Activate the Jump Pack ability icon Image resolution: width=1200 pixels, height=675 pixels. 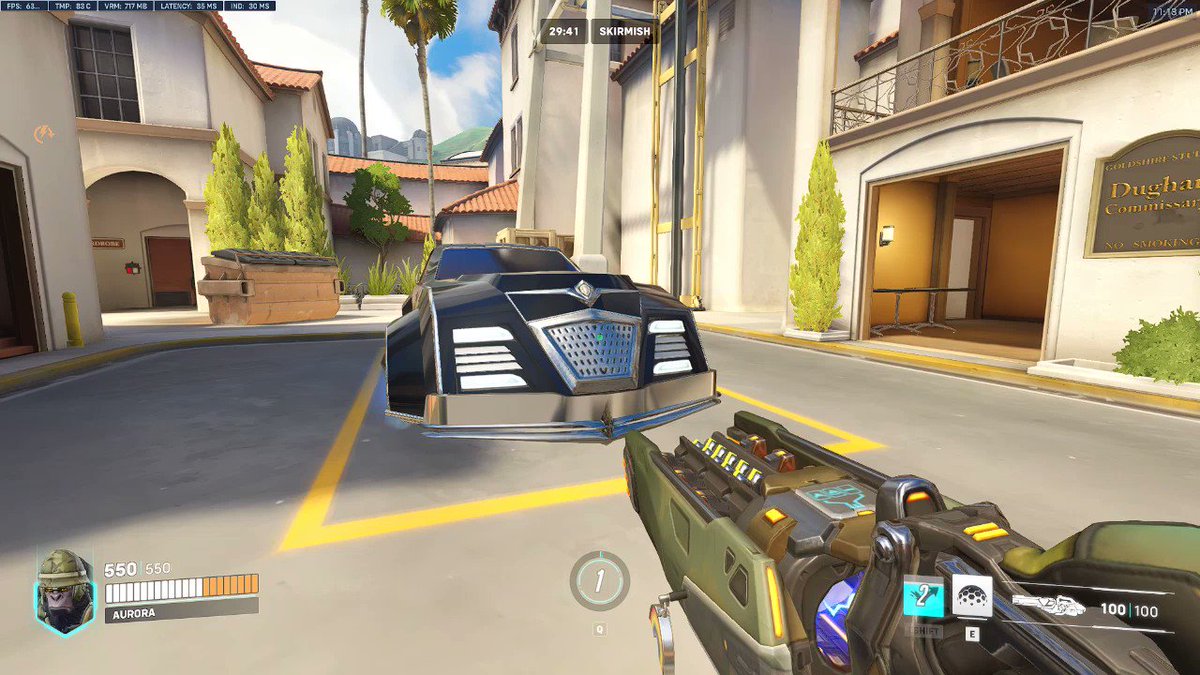pos(924,597)
